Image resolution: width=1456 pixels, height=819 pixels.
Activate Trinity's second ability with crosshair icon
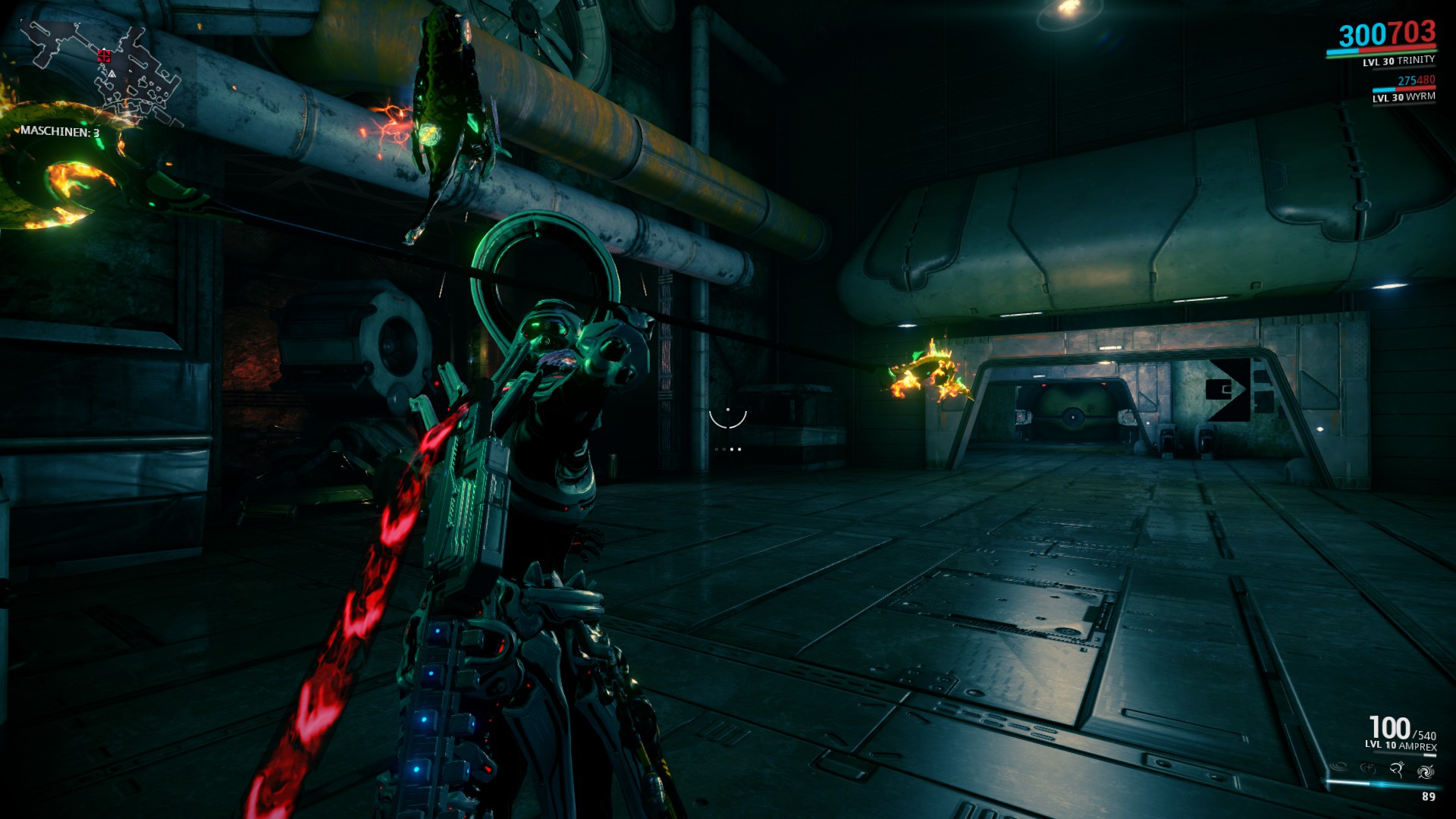(x=1368, y=769)
